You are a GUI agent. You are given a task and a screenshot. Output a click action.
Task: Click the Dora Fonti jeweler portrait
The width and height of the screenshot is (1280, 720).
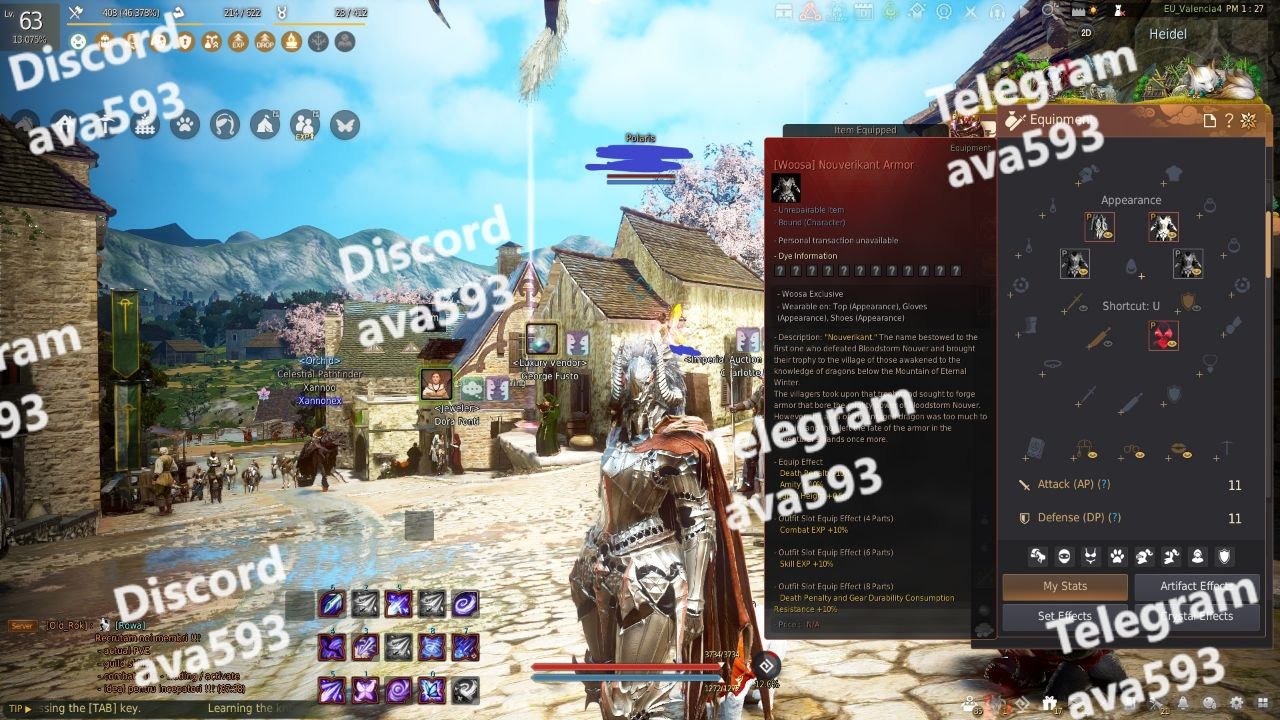pos(436,384)
